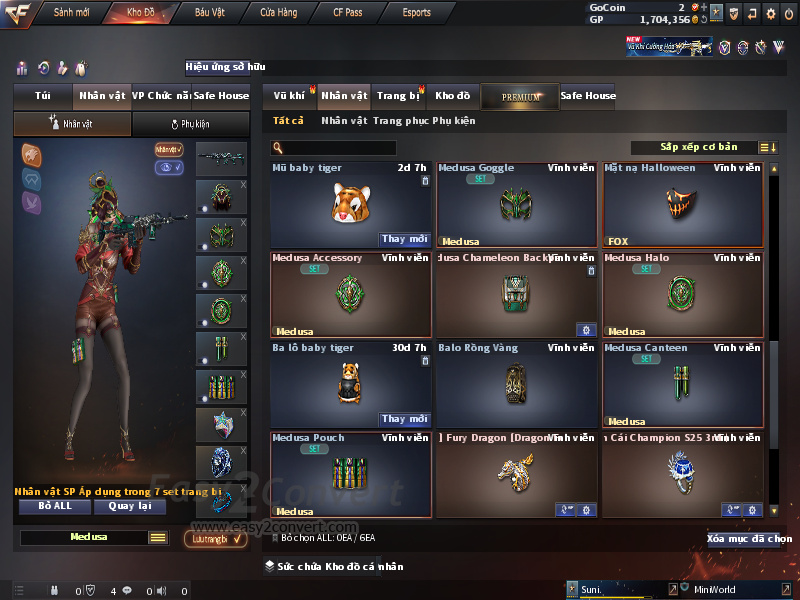Click the Quay lại button
The image size is (800, 600).
tap(129, 506)
